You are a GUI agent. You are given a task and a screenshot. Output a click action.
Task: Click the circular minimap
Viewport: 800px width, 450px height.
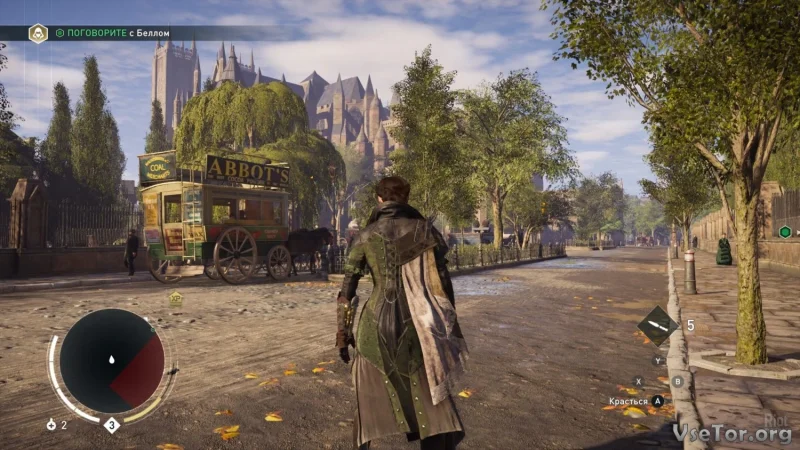pos(111,360)
